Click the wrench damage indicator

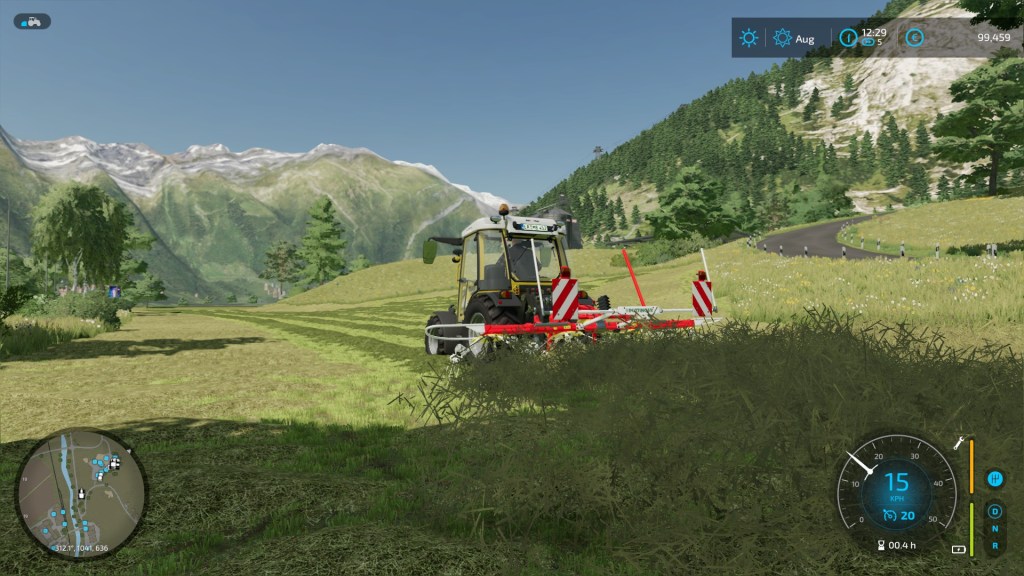pyautogui.click(x=959, y=441)
